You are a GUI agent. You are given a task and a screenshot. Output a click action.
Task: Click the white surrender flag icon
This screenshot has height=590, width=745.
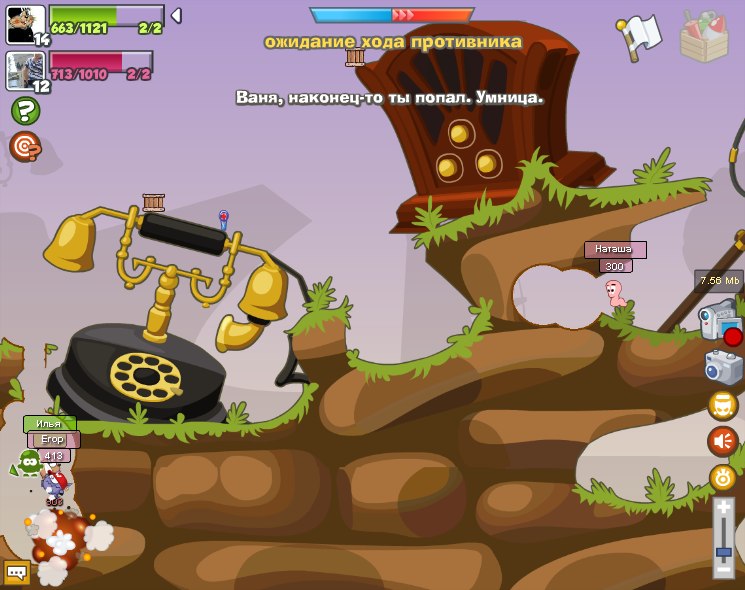641,33
